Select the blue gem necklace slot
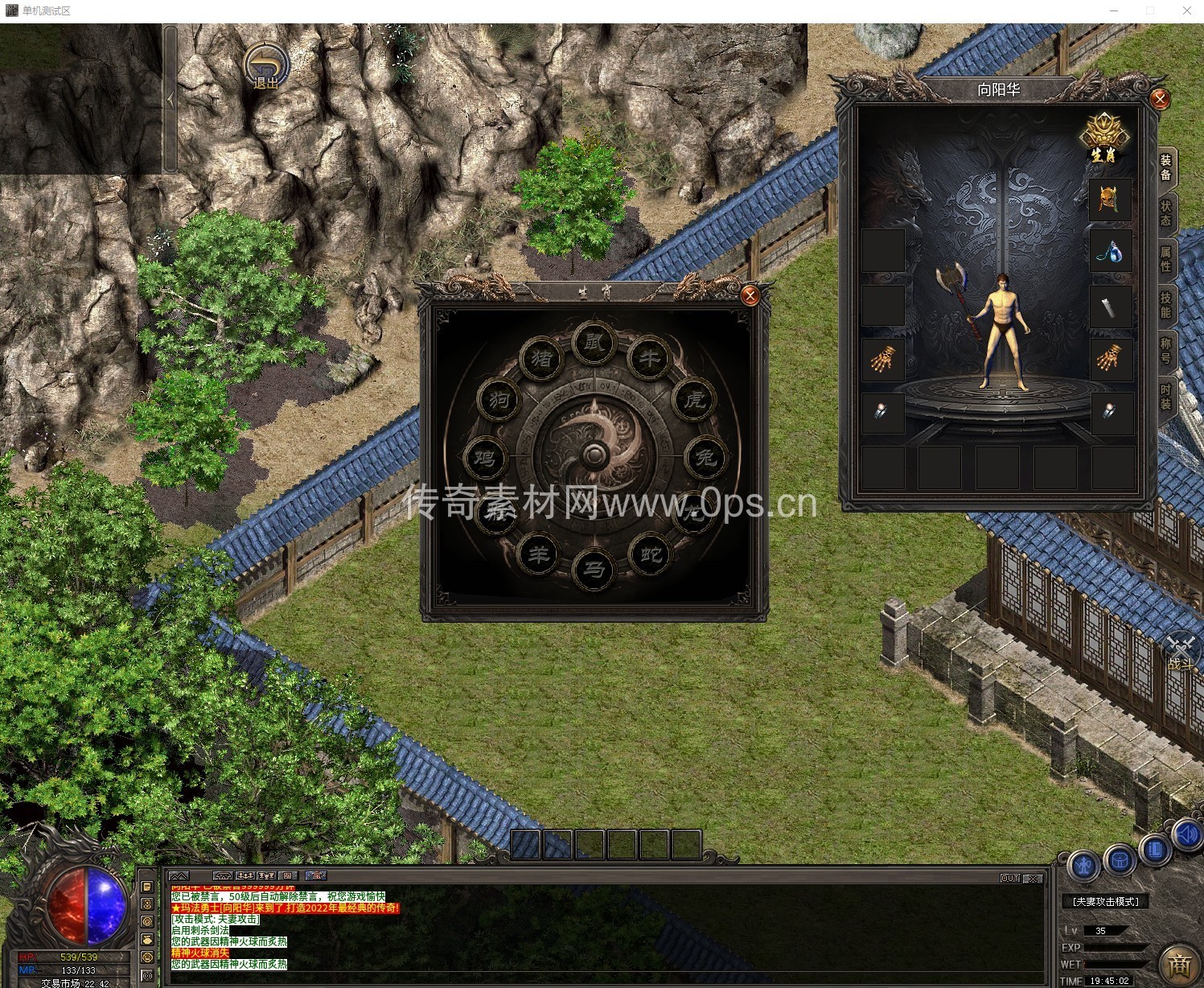Screen dimensions: 1204x988 click(x=1110, y=253)
